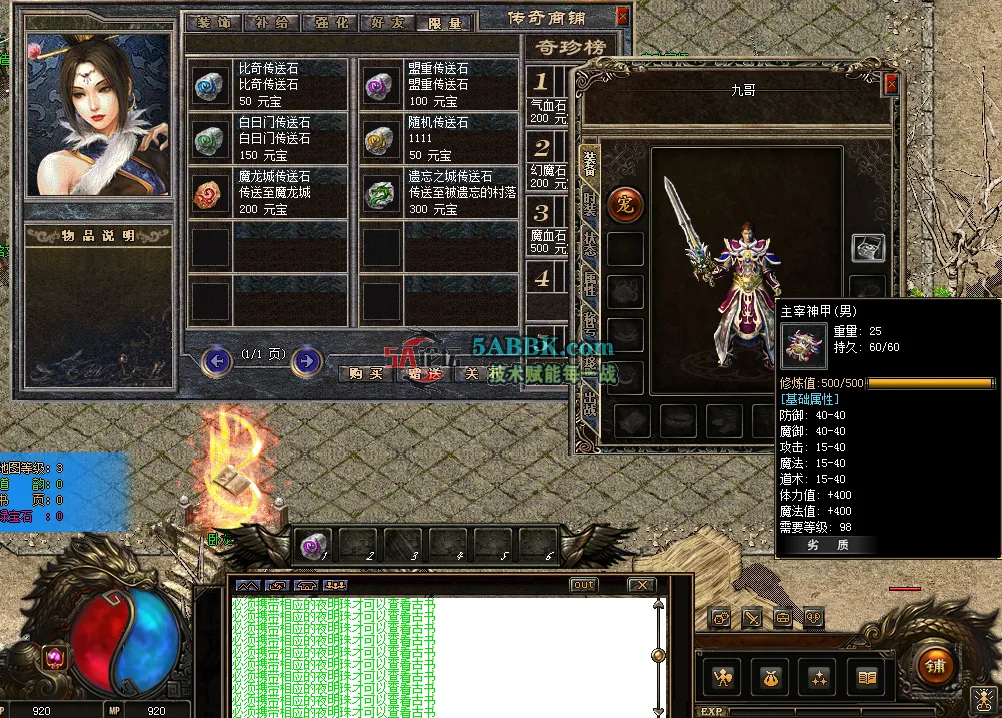Pick the 白日门传送石 listing
1002x718 pixels.
(x=267, y=138)
